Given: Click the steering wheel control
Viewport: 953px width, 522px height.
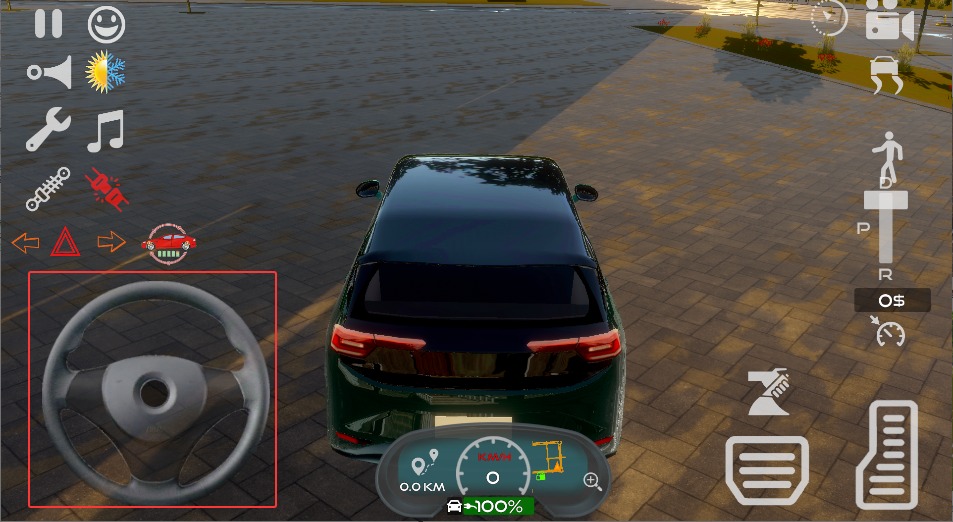Looking at the screenshot, I should [x=152, y=390].
